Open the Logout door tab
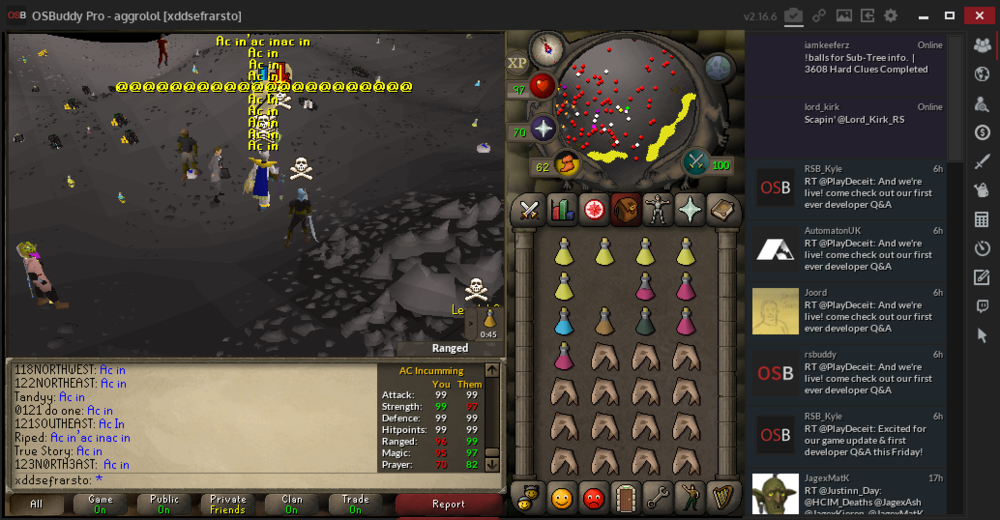The height and width of the screenshot is (520, 1000). point(625,496)
